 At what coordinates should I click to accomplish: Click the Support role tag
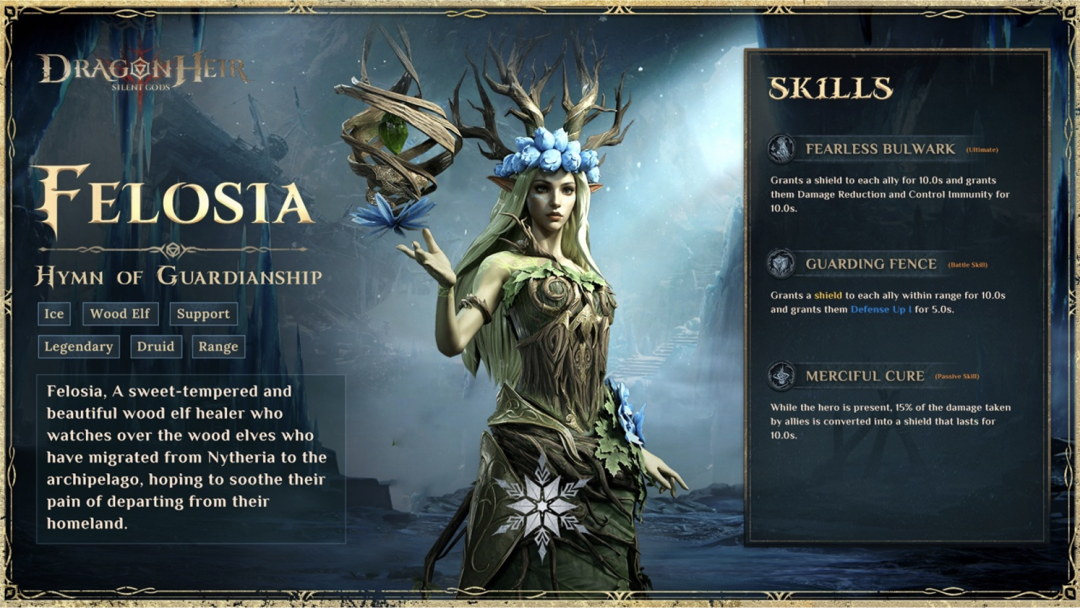tap(203, 314)
